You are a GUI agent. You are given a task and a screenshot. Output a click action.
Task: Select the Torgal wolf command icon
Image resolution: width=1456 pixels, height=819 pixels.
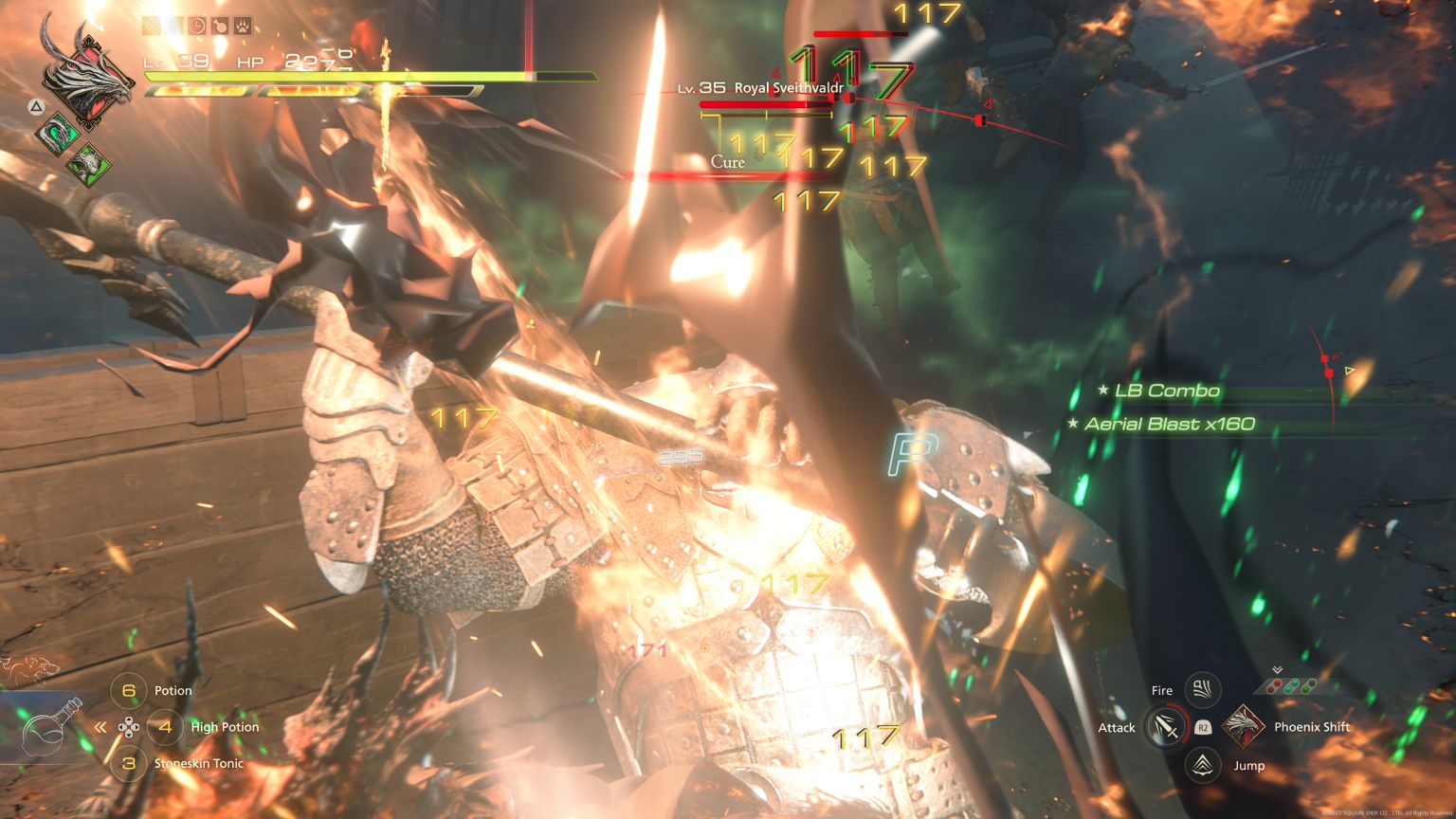(30, 667)
